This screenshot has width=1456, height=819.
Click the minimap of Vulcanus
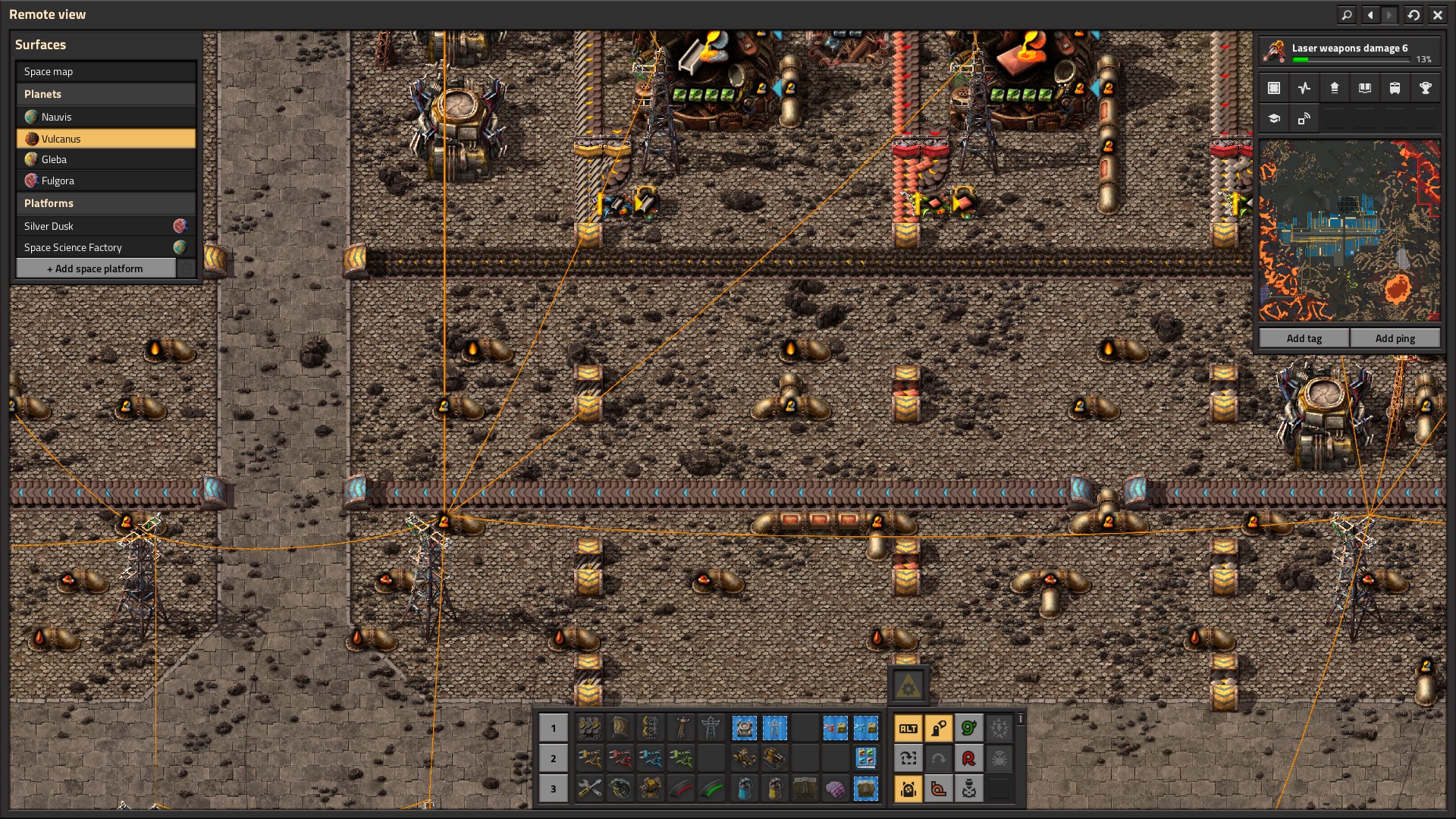pos(1349,231)
